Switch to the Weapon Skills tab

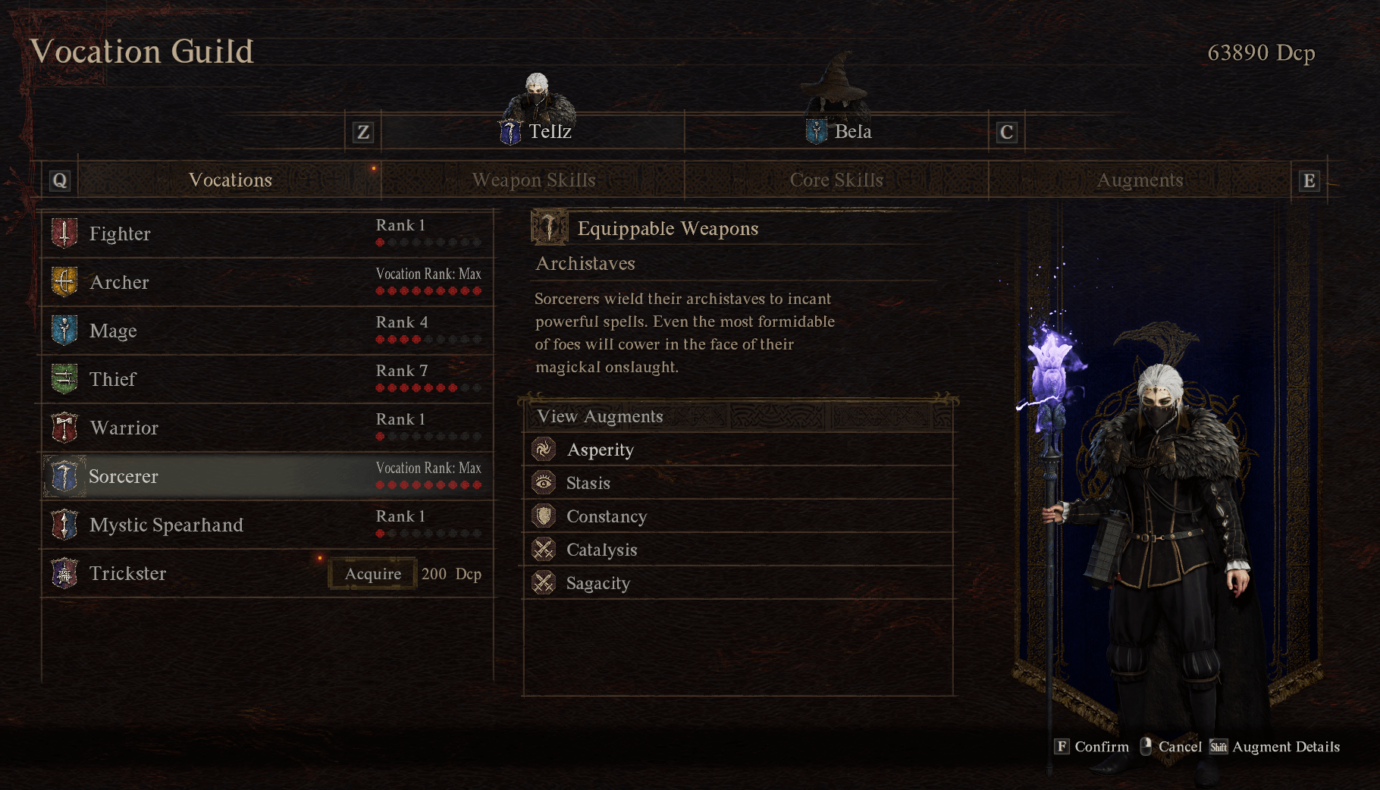[x=534, y=180]
